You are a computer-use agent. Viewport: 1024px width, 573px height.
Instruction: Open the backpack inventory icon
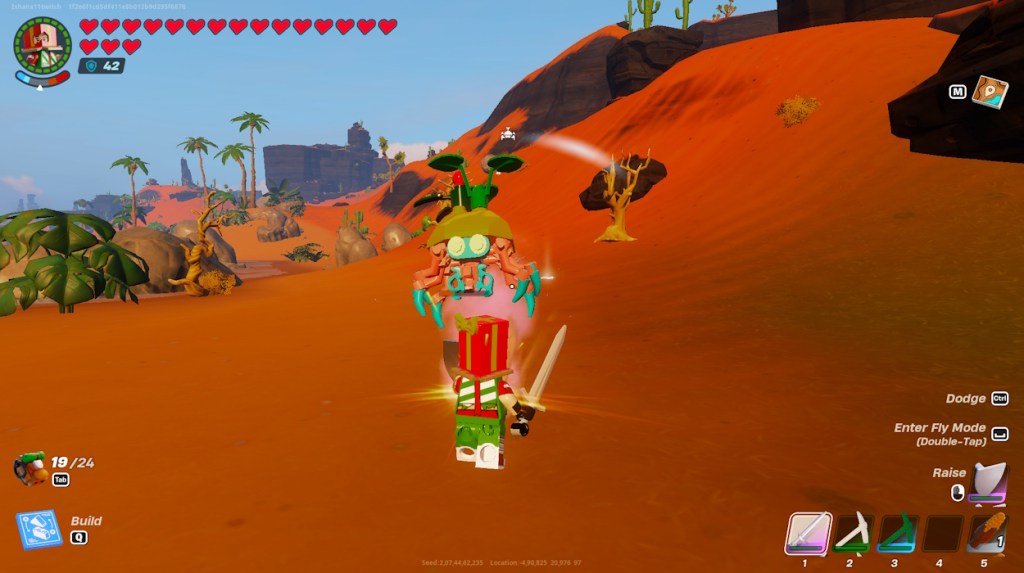coord(31,468)
